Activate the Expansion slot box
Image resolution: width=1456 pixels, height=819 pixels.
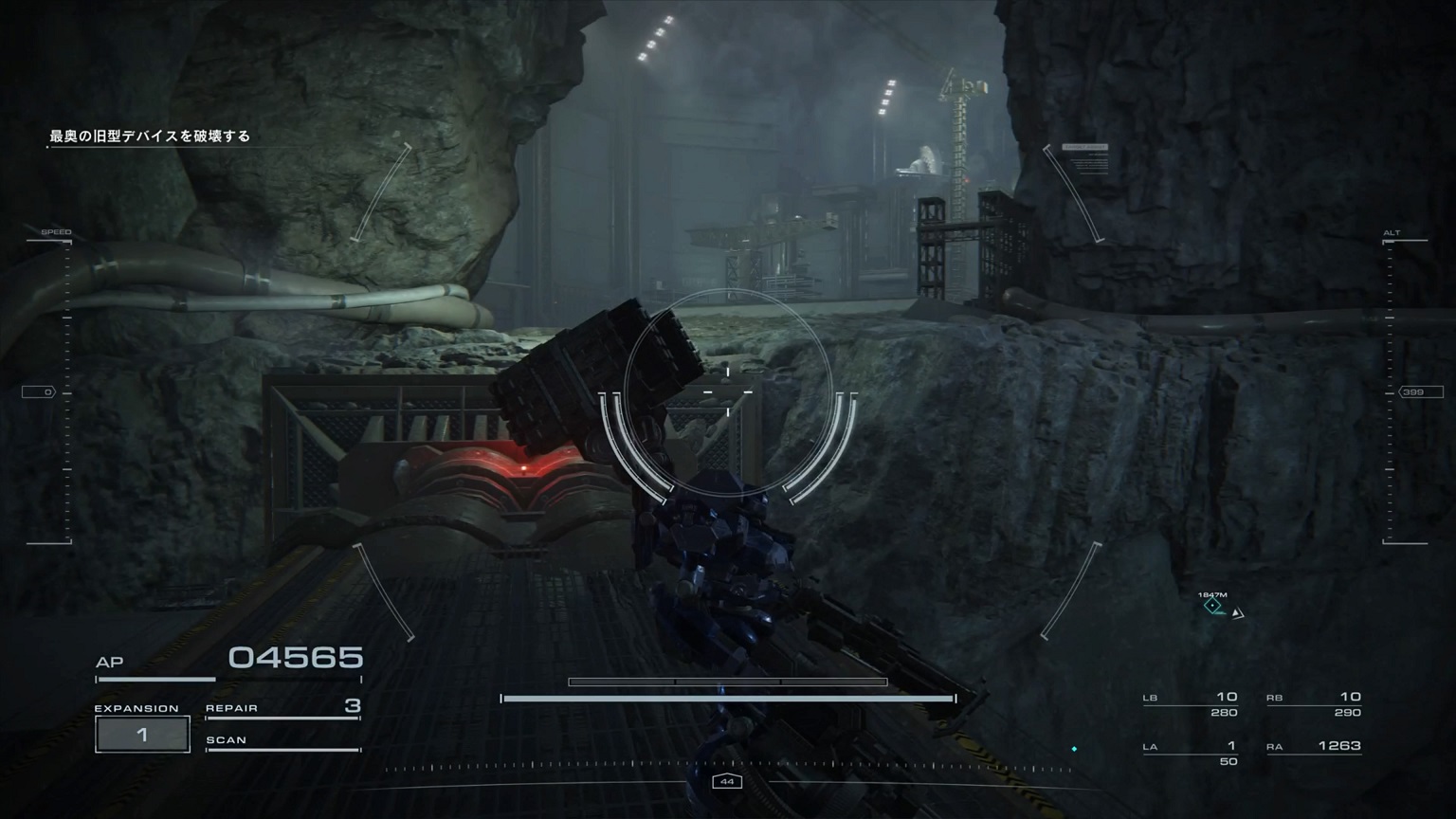[x=142, y=735]
